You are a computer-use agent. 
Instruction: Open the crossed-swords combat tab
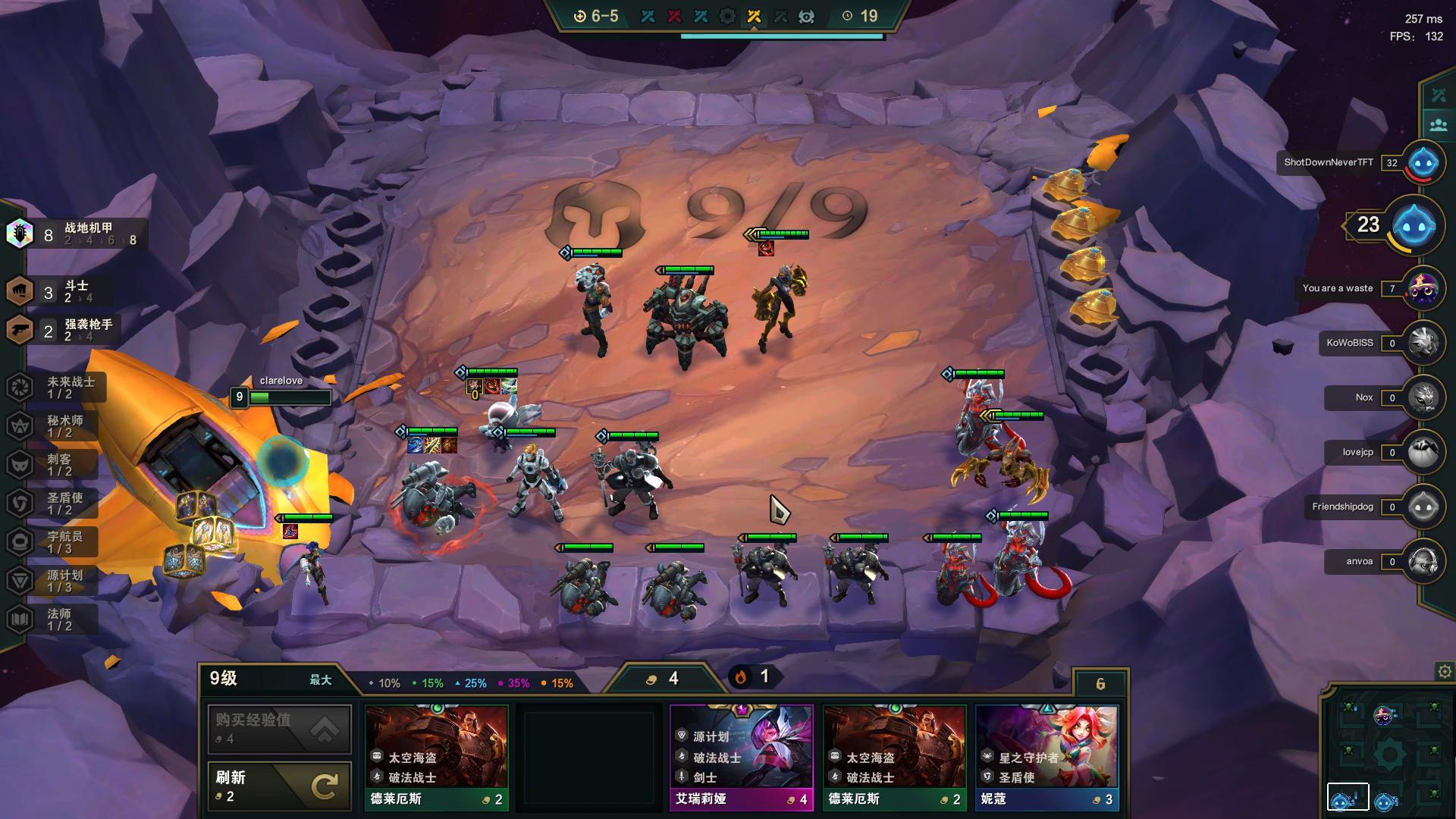click(x=1439, y=96)
